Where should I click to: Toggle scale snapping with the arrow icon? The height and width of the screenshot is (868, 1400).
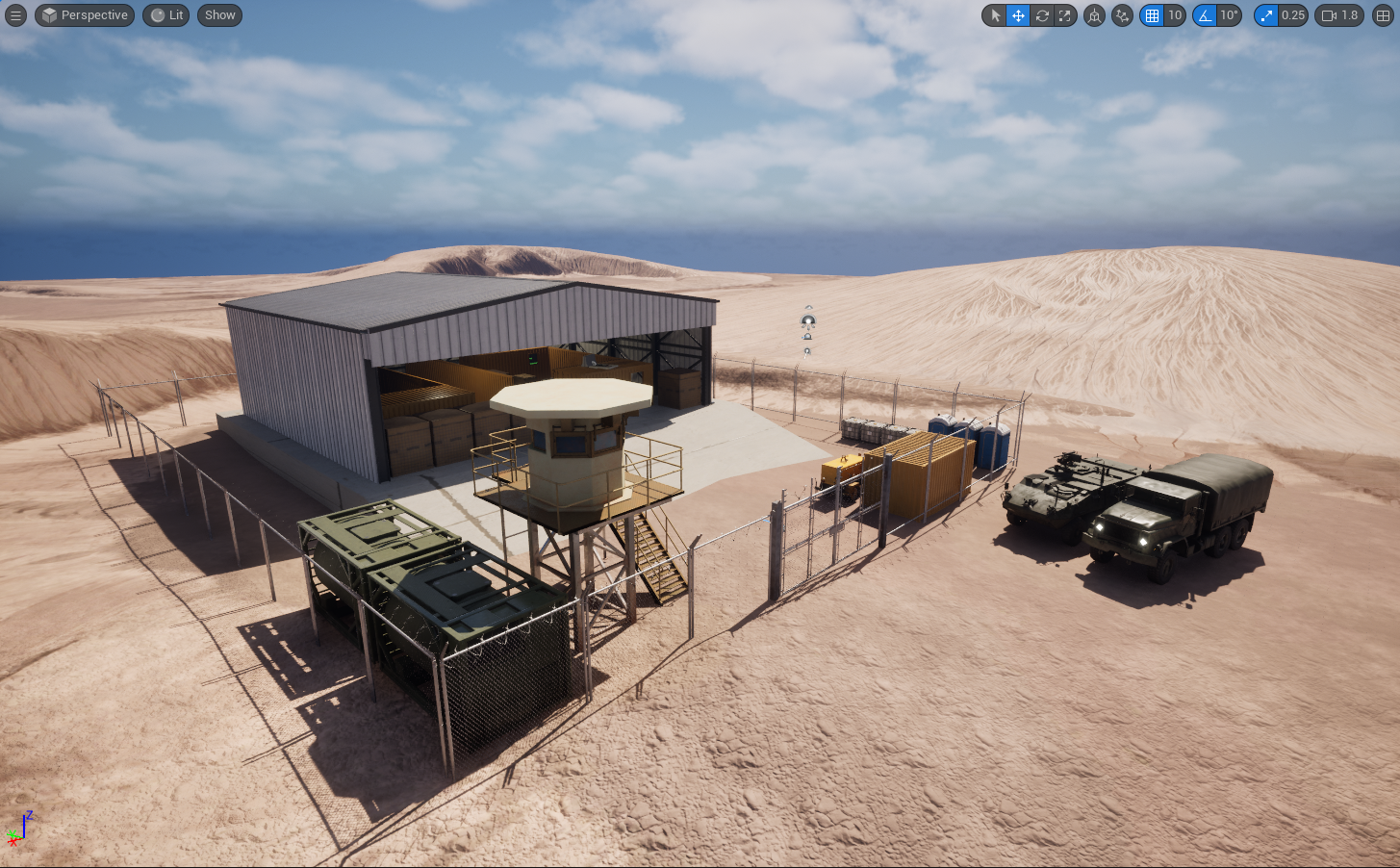pos(1266,15)
